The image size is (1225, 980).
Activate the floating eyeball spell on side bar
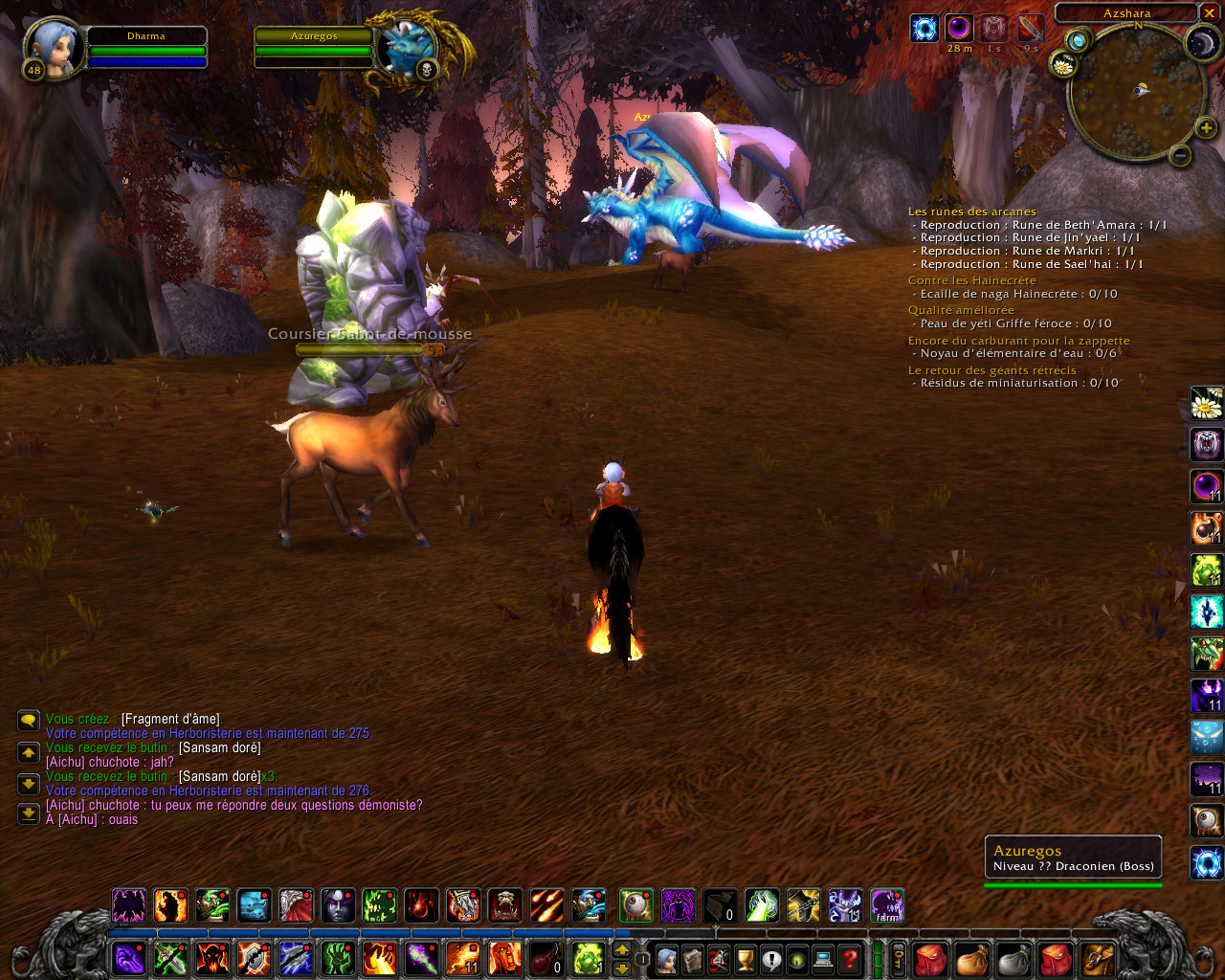pos(1206,820)
